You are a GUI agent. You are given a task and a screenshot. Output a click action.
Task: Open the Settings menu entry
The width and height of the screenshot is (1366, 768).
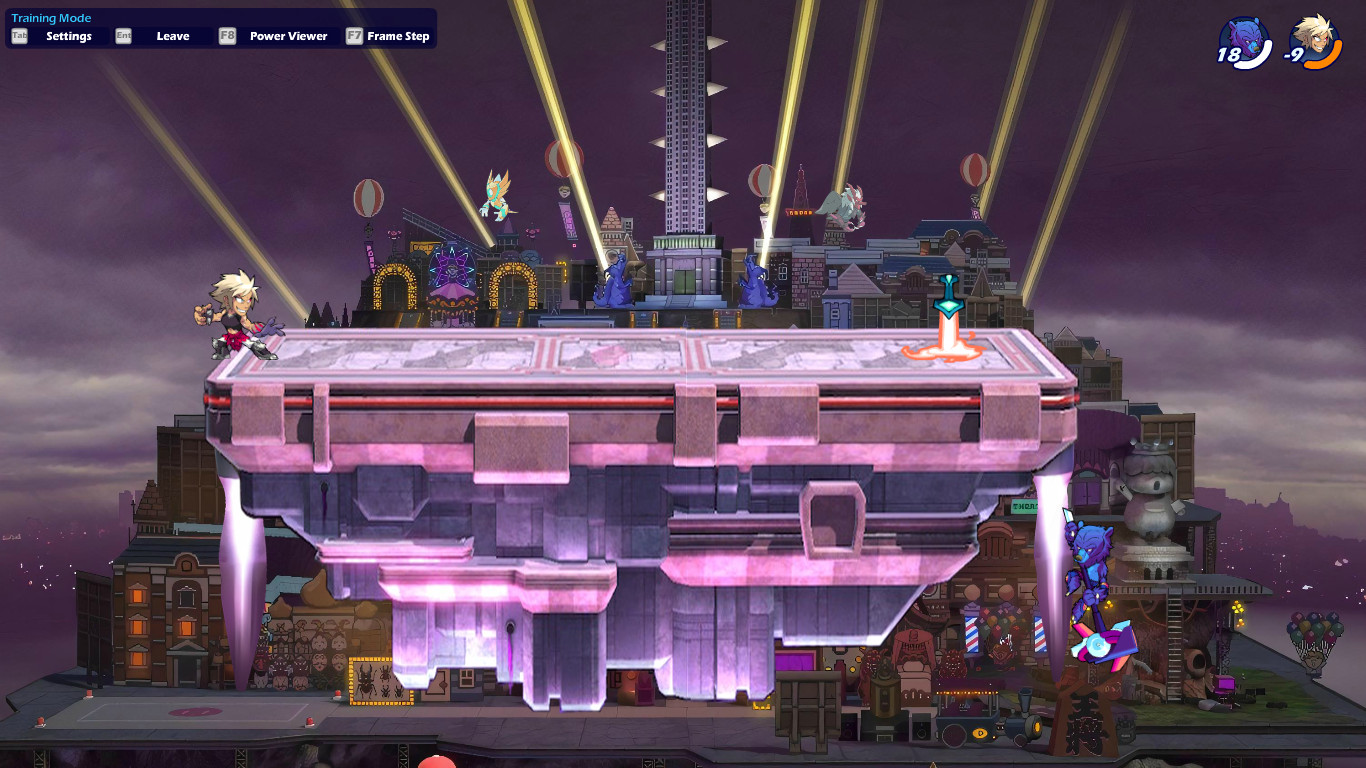pyautogui.click(x=67, y=35)
